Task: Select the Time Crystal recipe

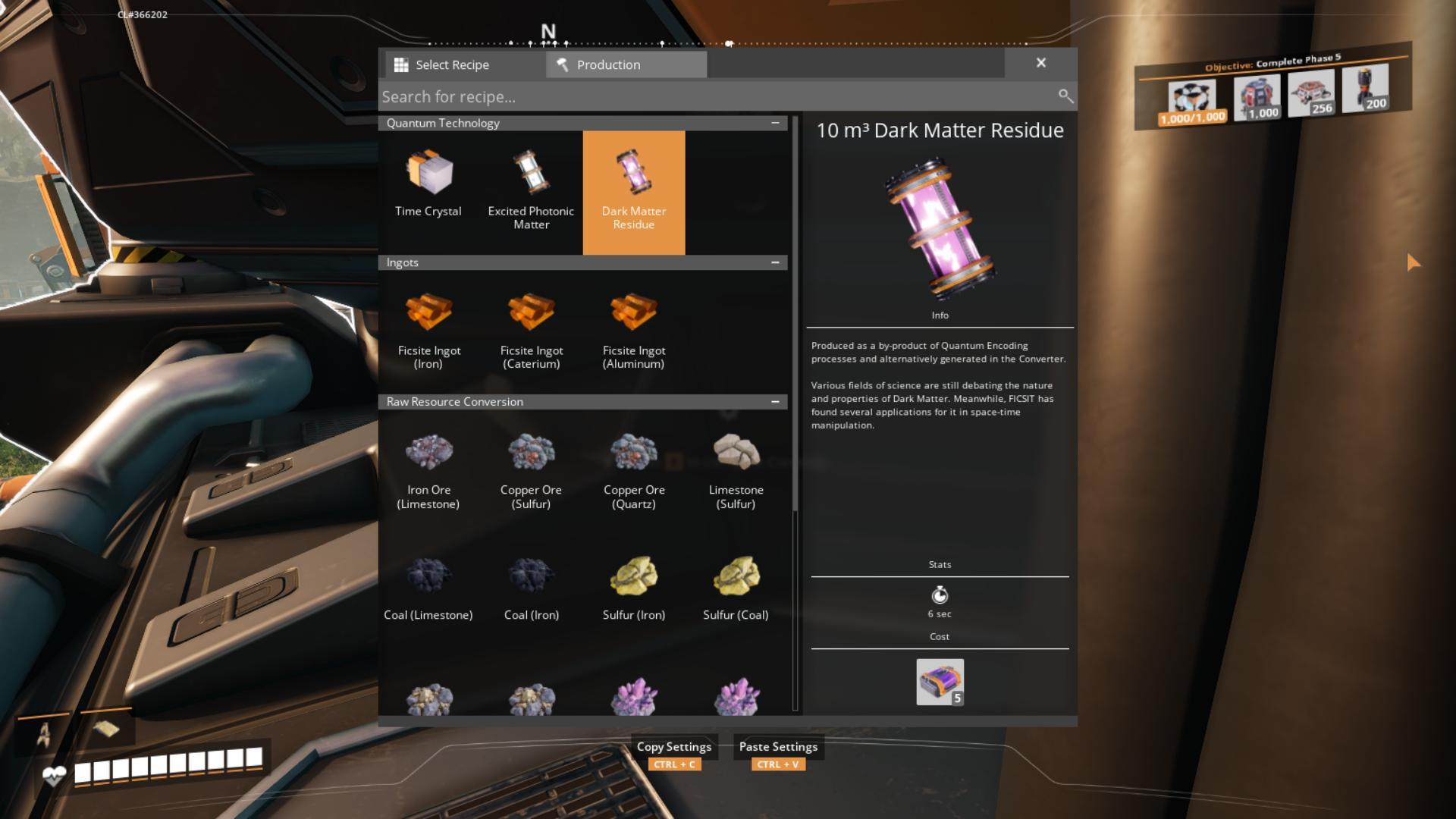Action: pyautogui.click(x=428, y=186)
